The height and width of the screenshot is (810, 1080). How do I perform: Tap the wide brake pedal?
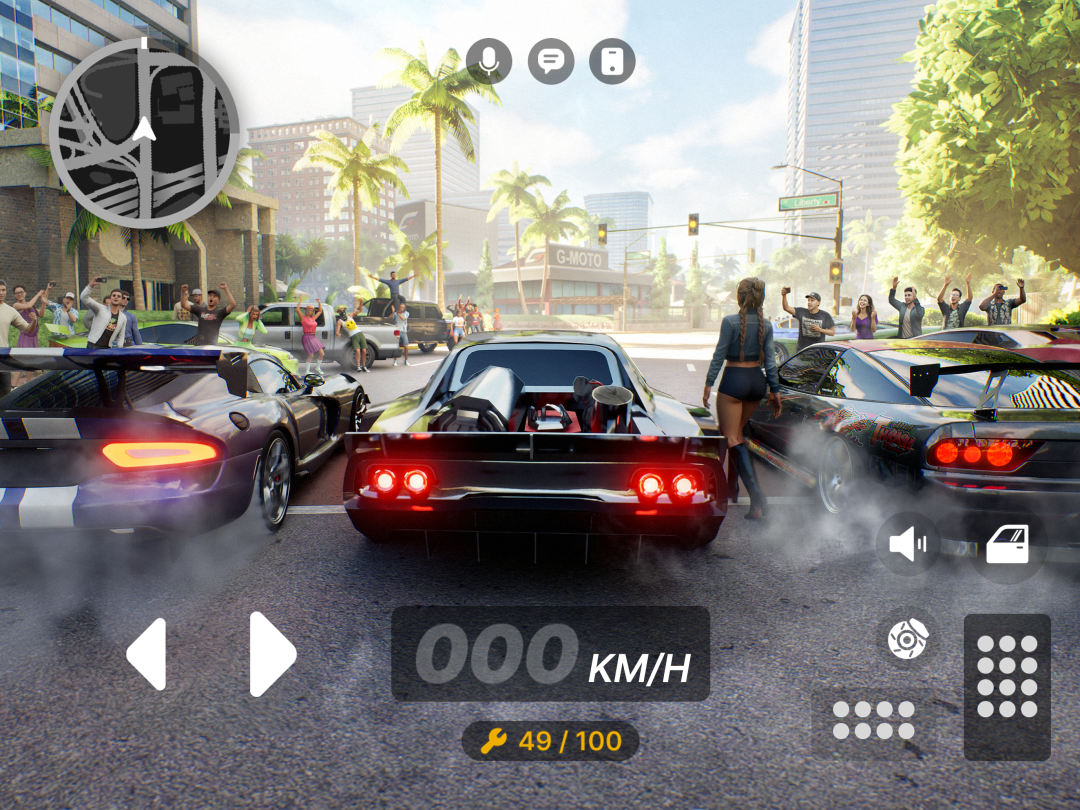874,721
